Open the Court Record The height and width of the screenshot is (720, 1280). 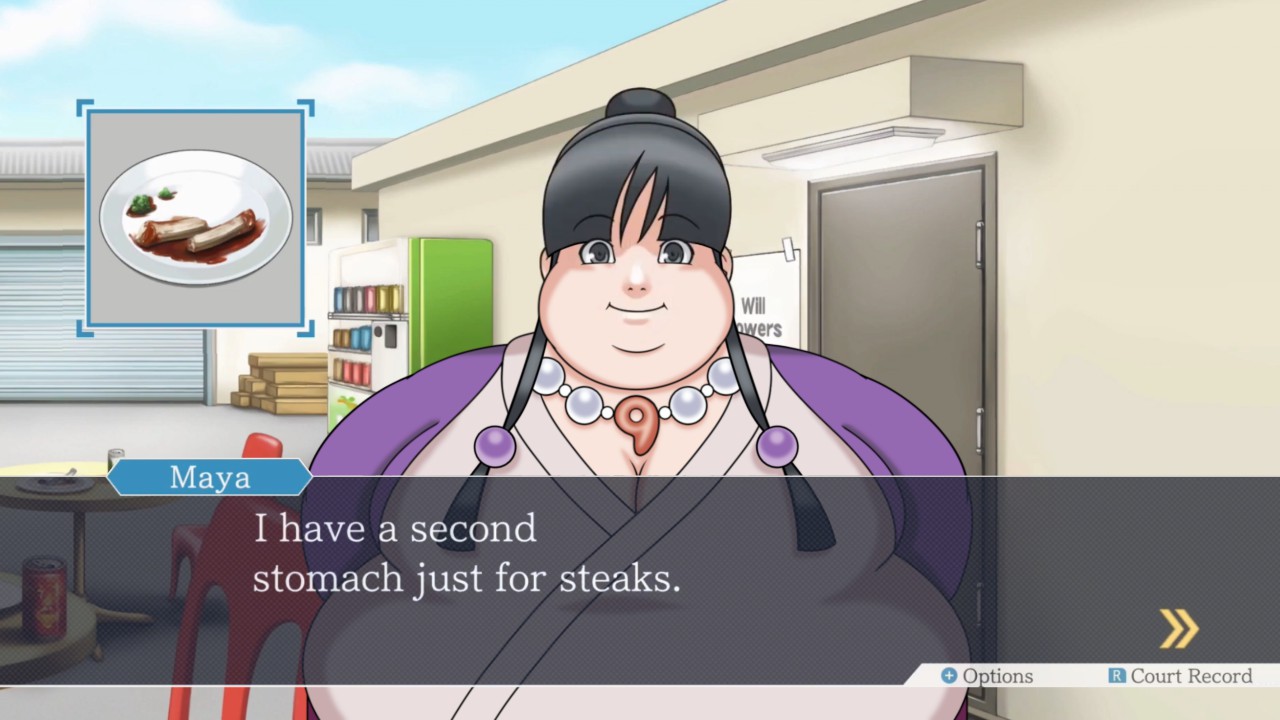coord(1180,677)
